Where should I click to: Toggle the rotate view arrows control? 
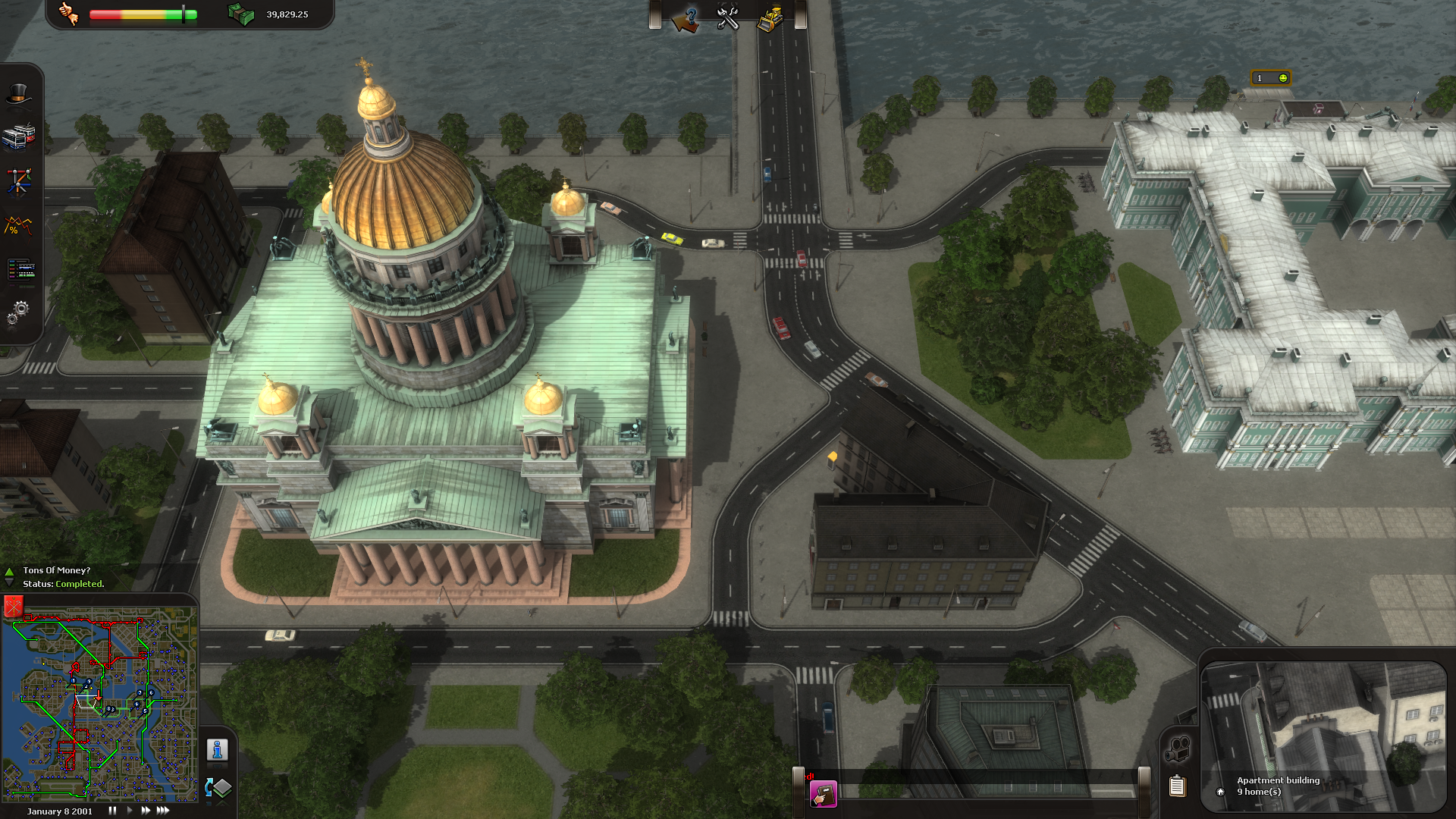209,787
